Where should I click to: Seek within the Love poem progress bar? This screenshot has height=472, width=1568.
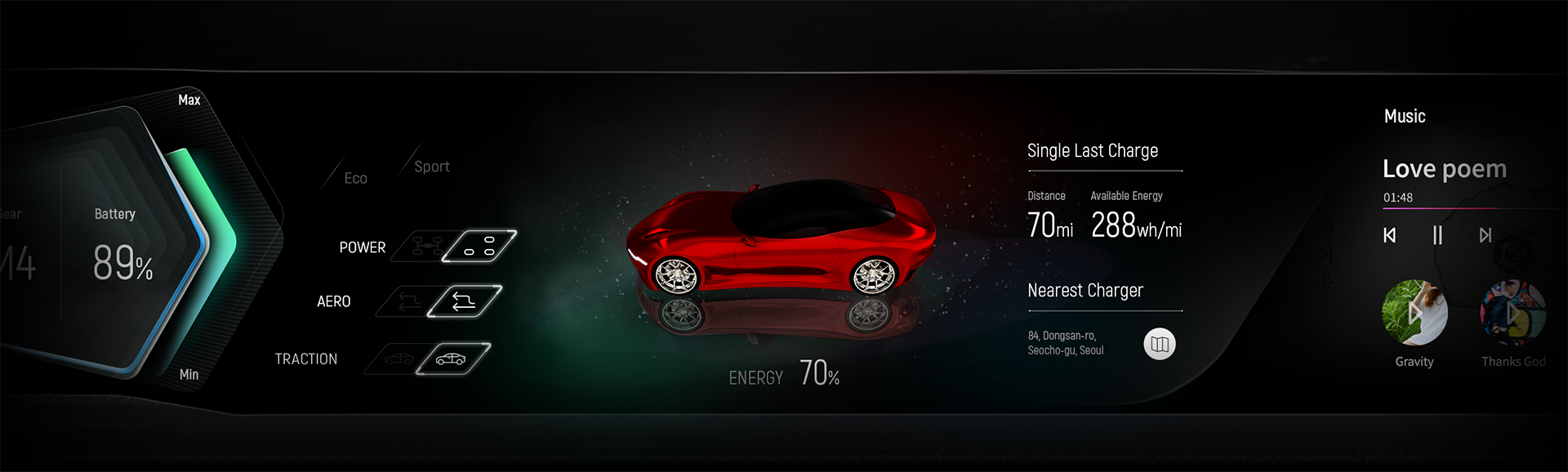pyautogui.click(x=1470, y=209)
